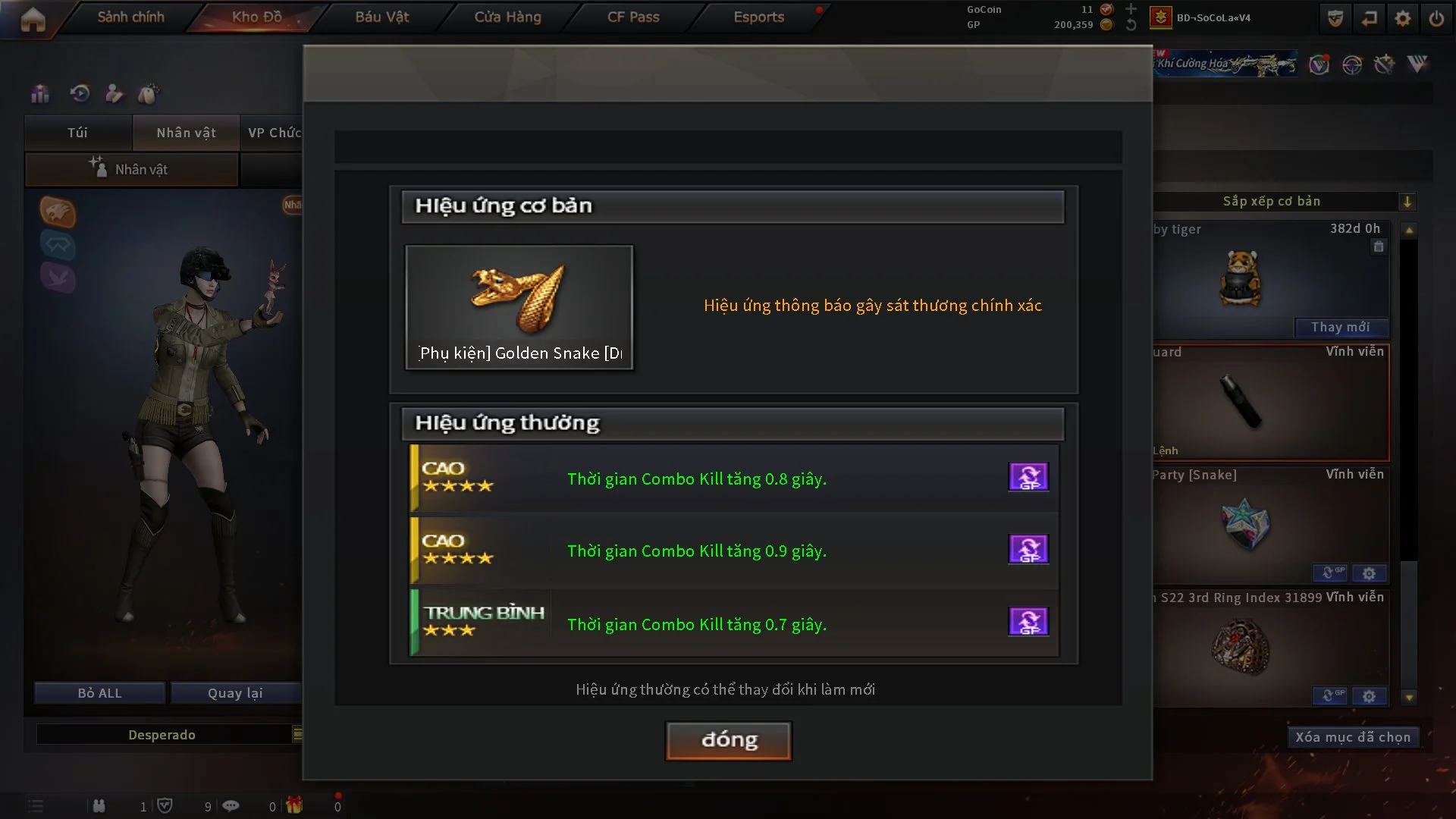The height and width of the screenshot is (819, 1456).
Task: Refresh the 0.9 giây effect using its purple GP icon
Action: [1028, 549]
